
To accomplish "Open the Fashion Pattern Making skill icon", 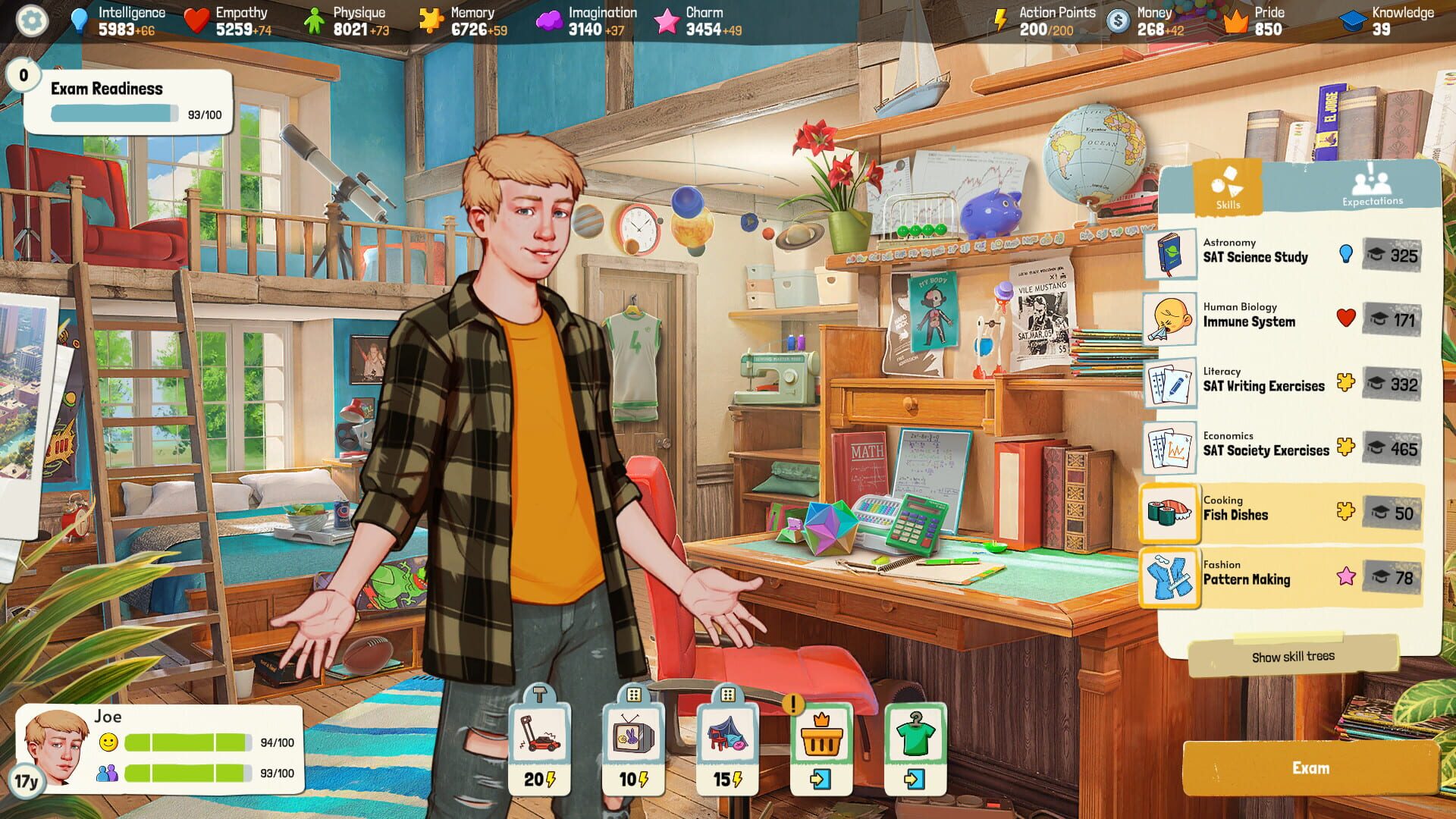I will [x=1170, y=576].
